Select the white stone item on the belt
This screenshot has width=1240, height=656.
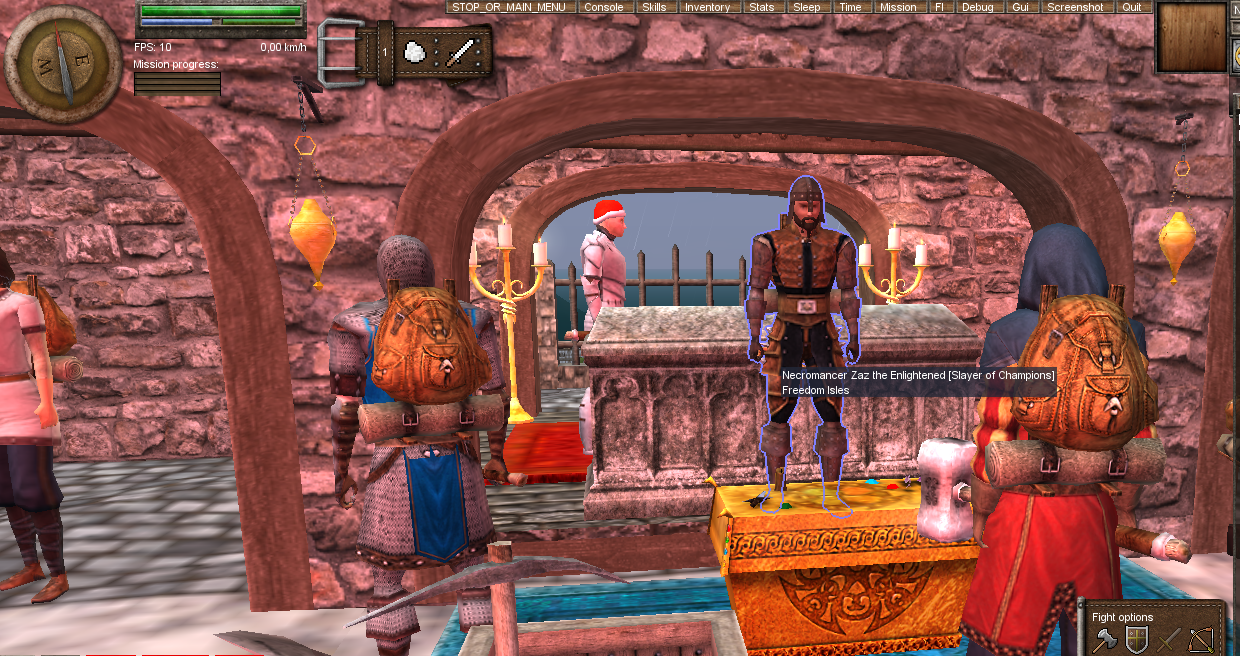click(x=415, y=51)
